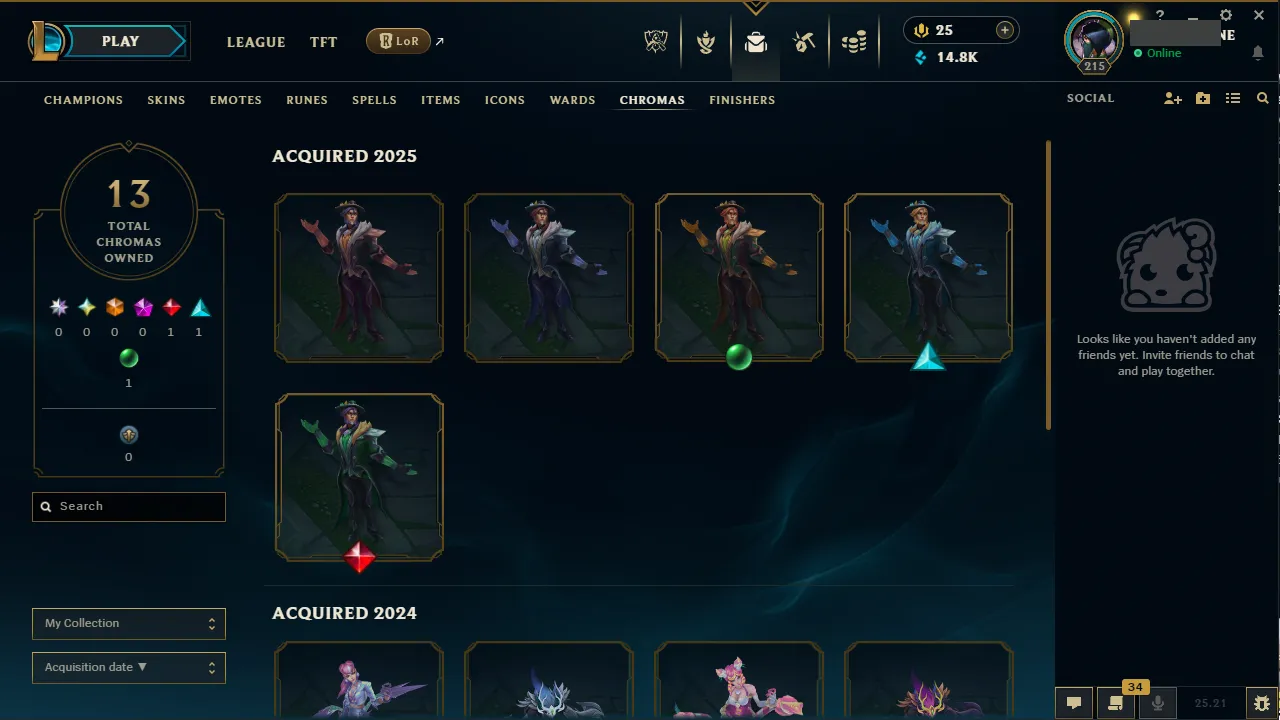The width and height of the screenshot is (1280, 720).
Task: Open the Loot backpack icon
Action: click(x=755, y=42)
